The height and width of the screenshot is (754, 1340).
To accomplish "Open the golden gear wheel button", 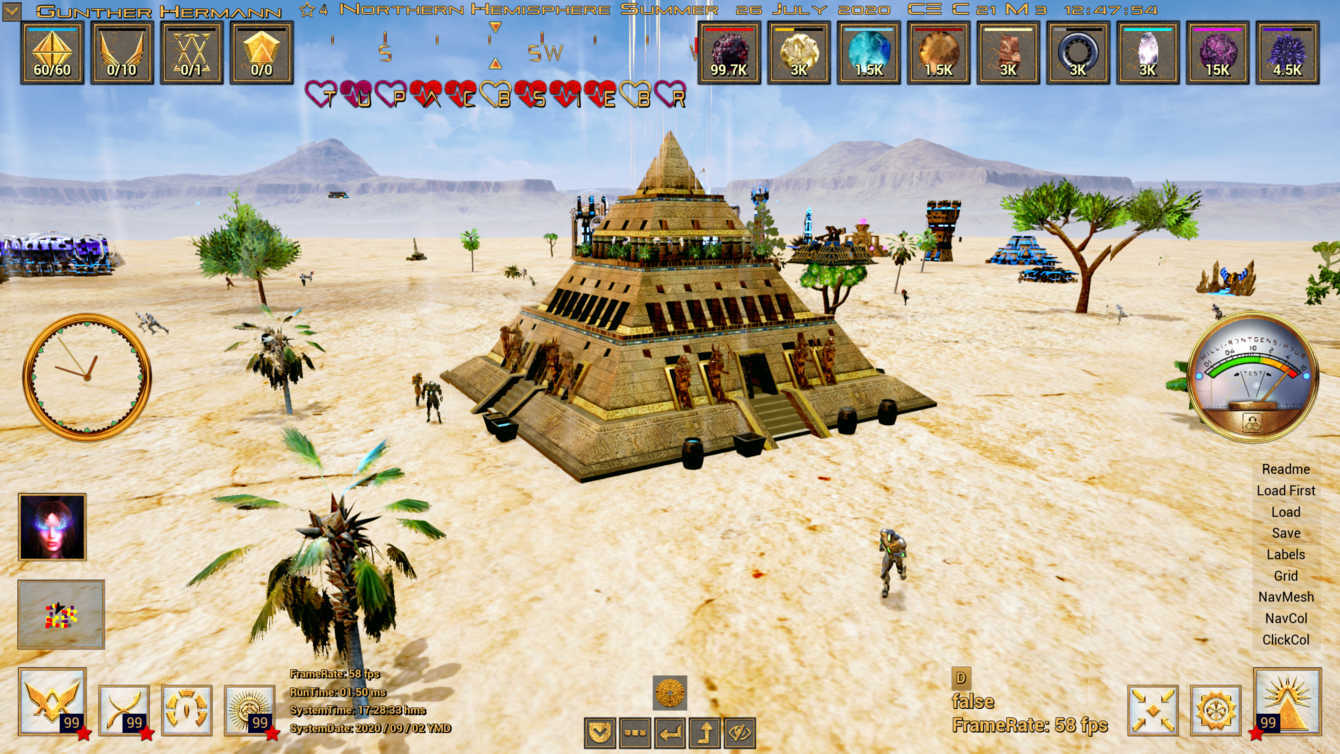I will 1216,710.
